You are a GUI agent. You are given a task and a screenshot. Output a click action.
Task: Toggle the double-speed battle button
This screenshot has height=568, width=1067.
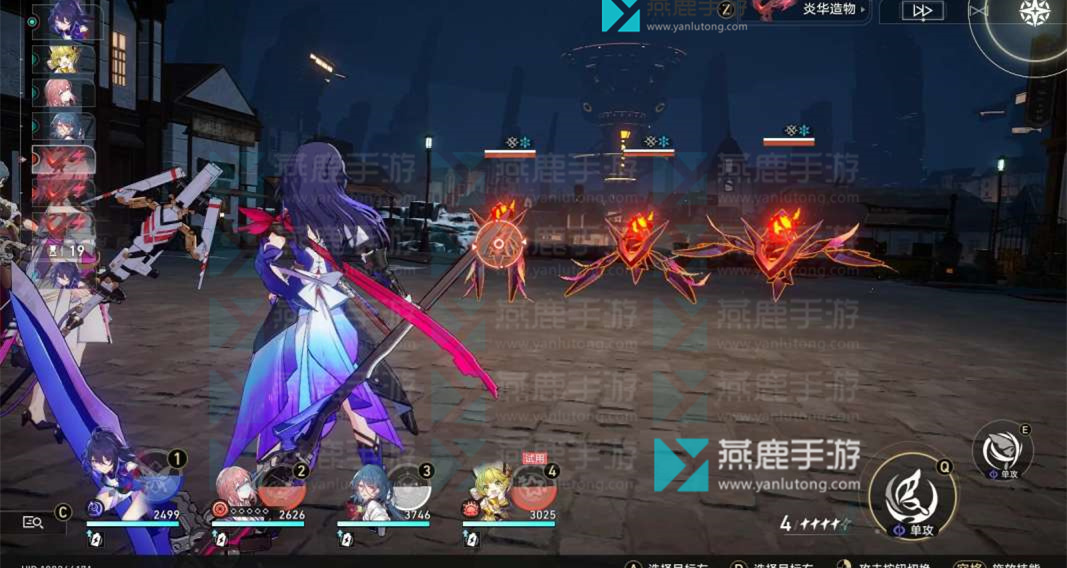pyautogui.click(x=923, y=11)
